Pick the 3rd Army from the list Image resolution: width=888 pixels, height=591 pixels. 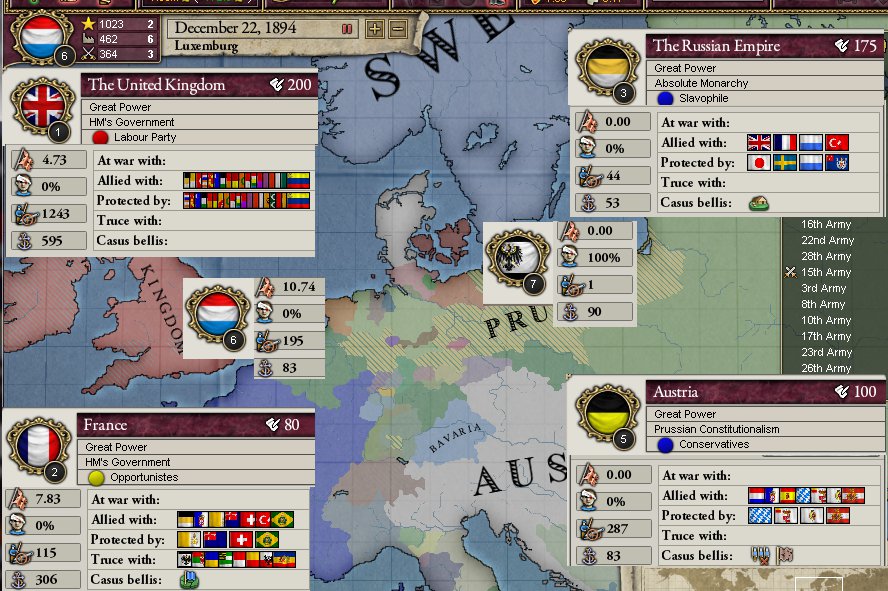(823, 288)
